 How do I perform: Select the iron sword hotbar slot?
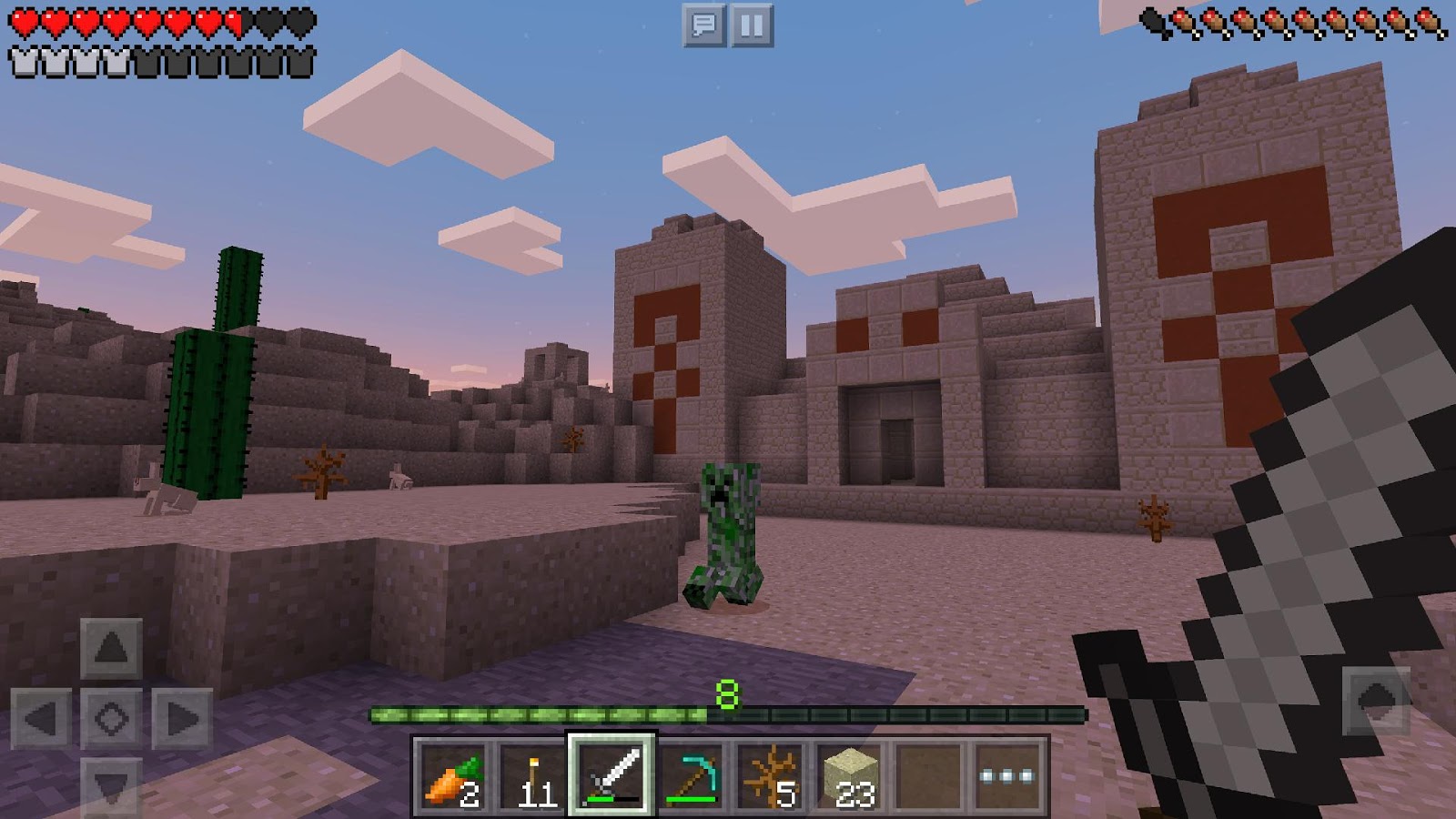(611, 774)
